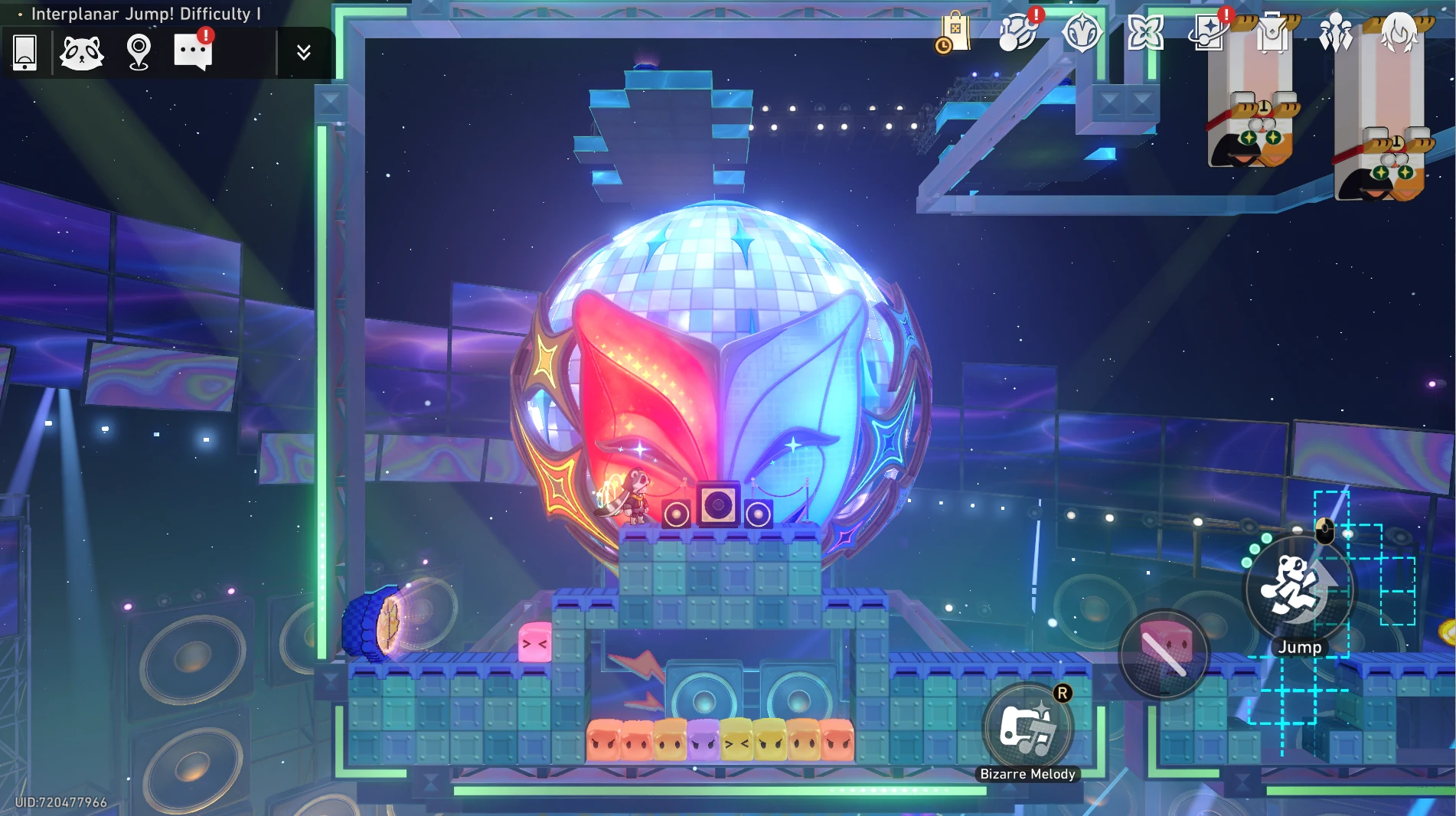Image resolution: width=1456 pixels, height=816 pixels.
Task: Click the compass emblem icon
Action: (x=1082, y=33)
